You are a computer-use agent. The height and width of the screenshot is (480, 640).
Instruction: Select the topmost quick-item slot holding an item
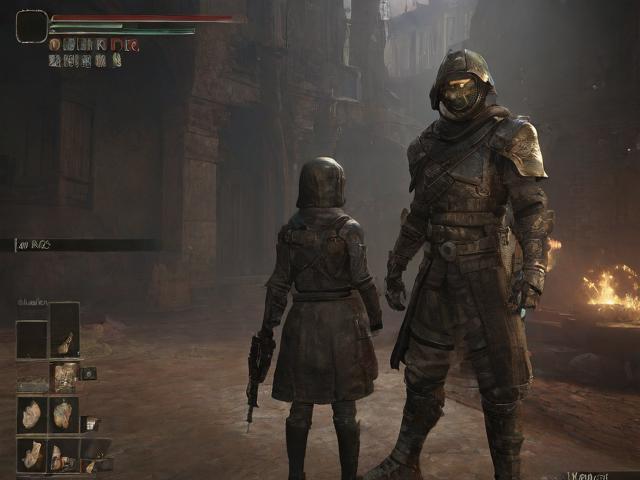pos(65,331)
